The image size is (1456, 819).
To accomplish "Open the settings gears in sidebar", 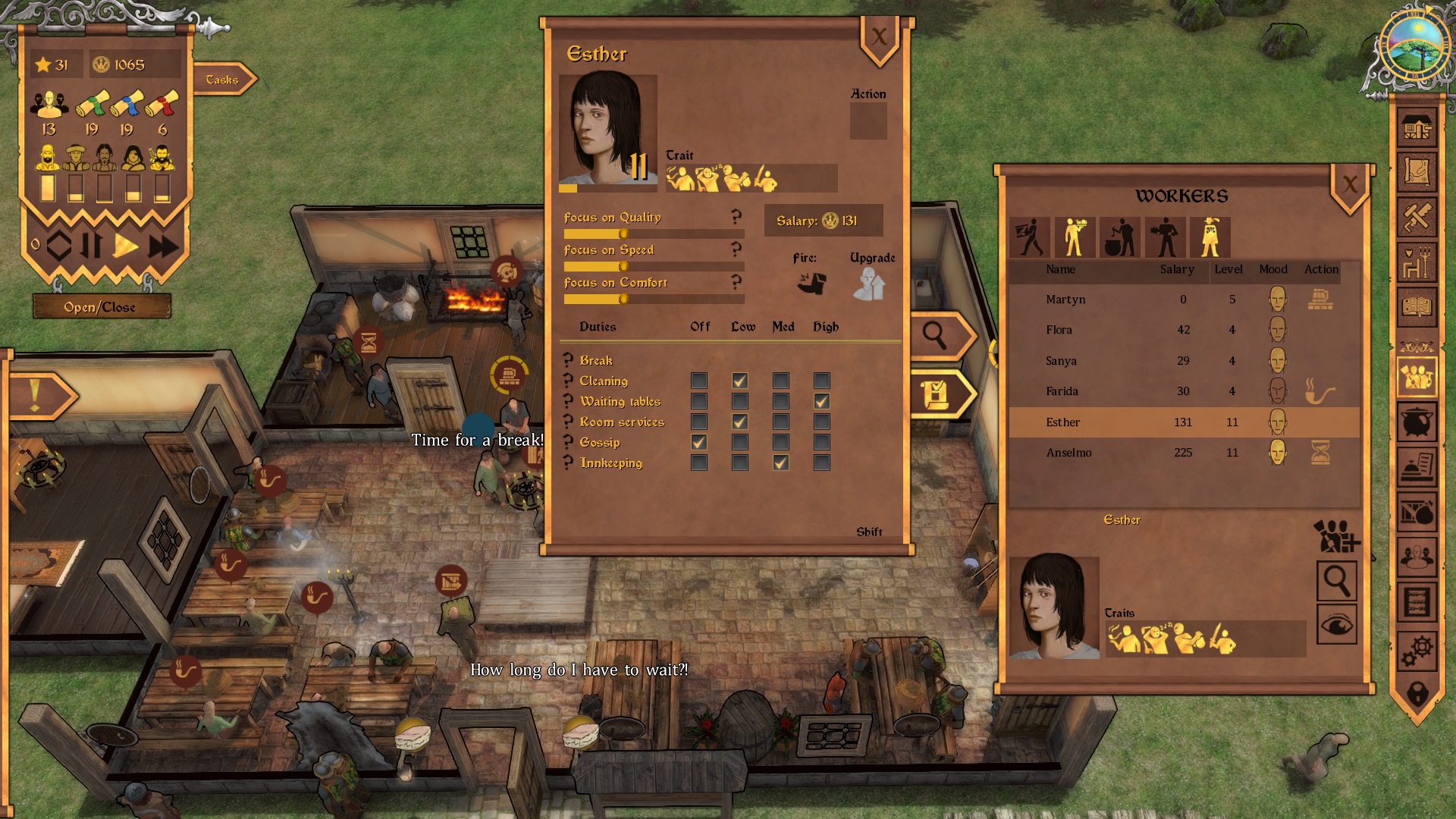I will pos(1416,650).
